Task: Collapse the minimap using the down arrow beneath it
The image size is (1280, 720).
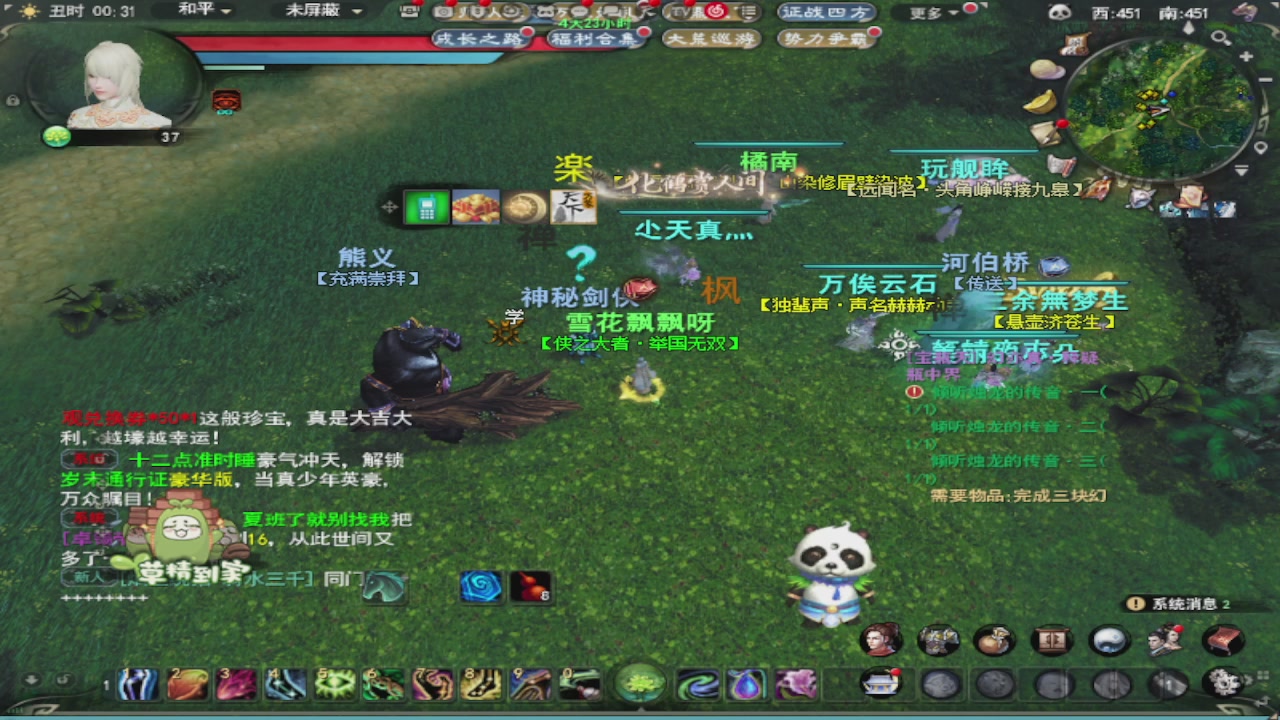Action: click(x=1241, y=169)
